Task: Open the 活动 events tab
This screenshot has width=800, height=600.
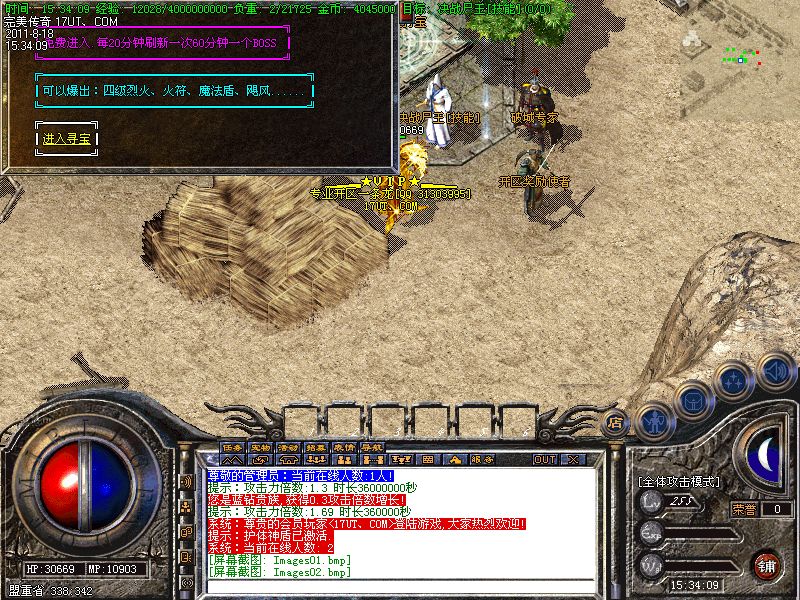Action: click(x=289, y=446)
